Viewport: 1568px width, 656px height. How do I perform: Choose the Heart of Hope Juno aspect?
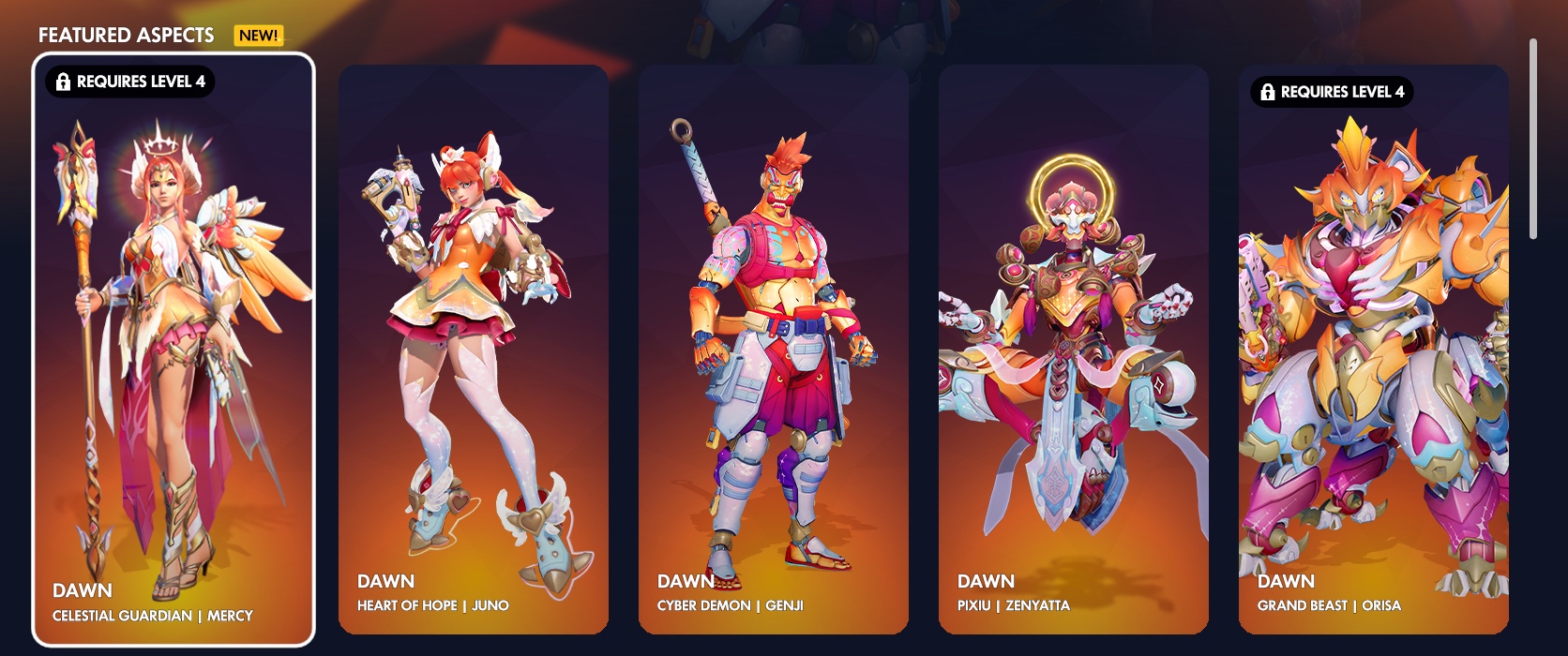(474, 349)
